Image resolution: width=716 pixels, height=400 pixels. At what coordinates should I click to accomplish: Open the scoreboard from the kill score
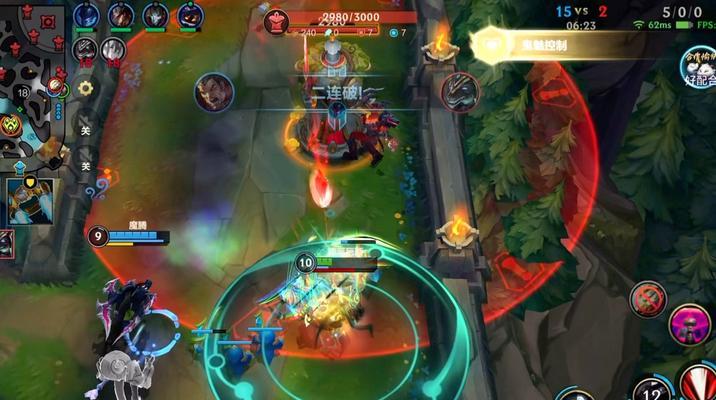tap(581, 10)
